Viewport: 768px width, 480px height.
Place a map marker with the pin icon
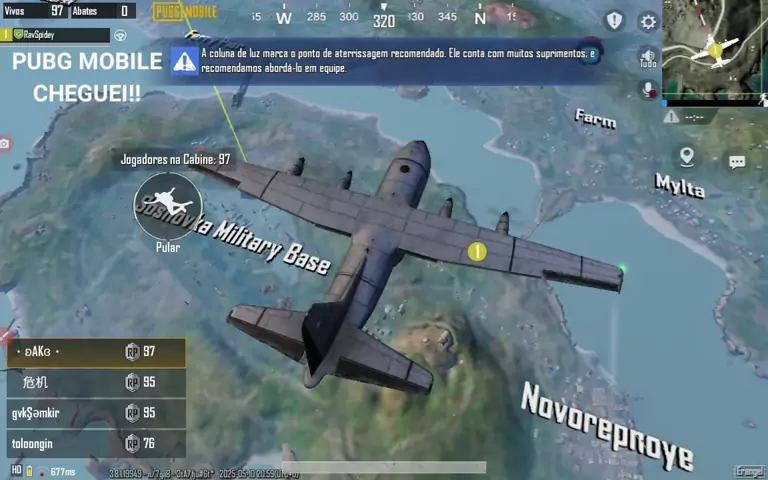(687, 157)
